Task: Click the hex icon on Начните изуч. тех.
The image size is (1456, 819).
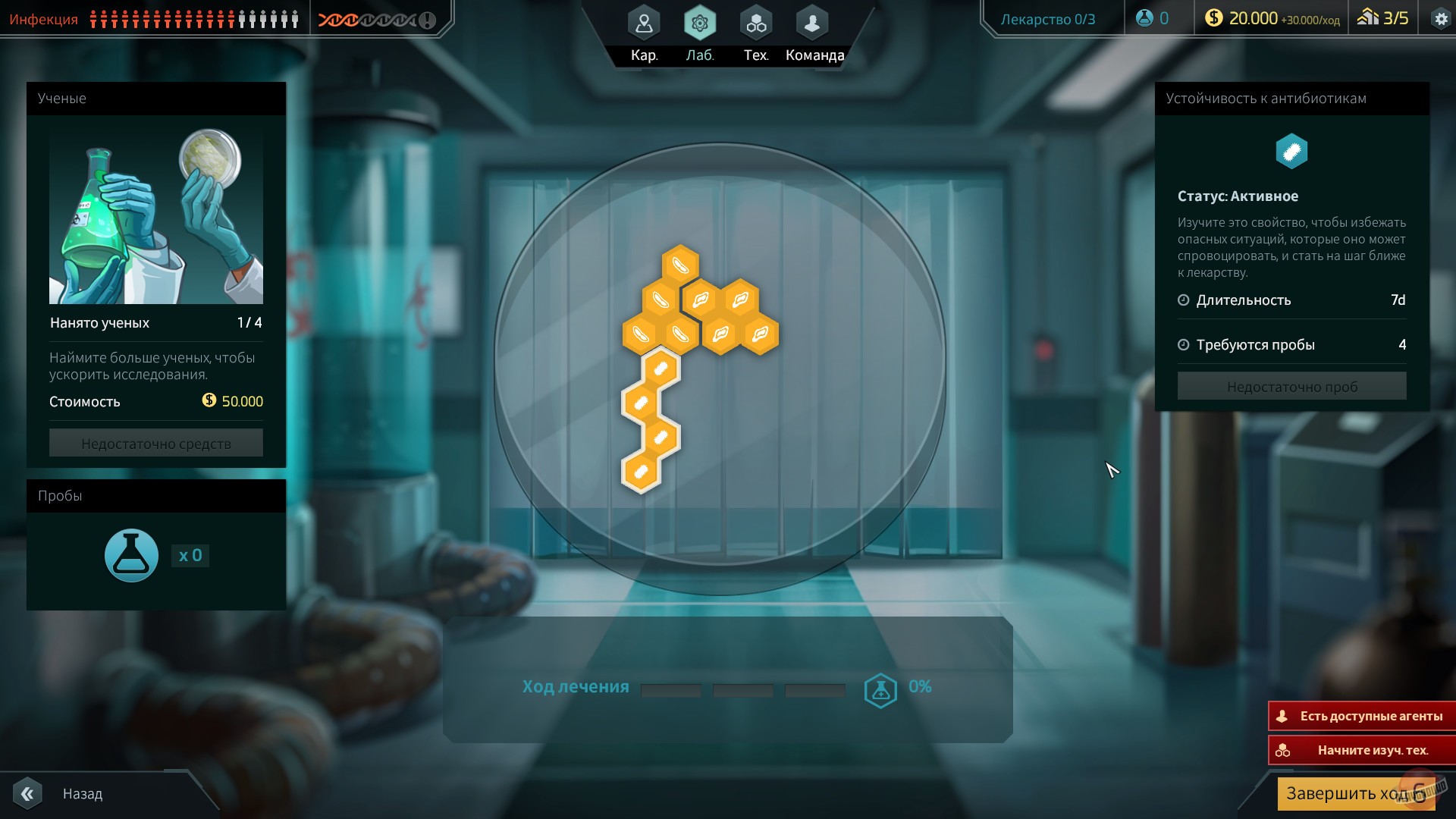Action: 1282,750
